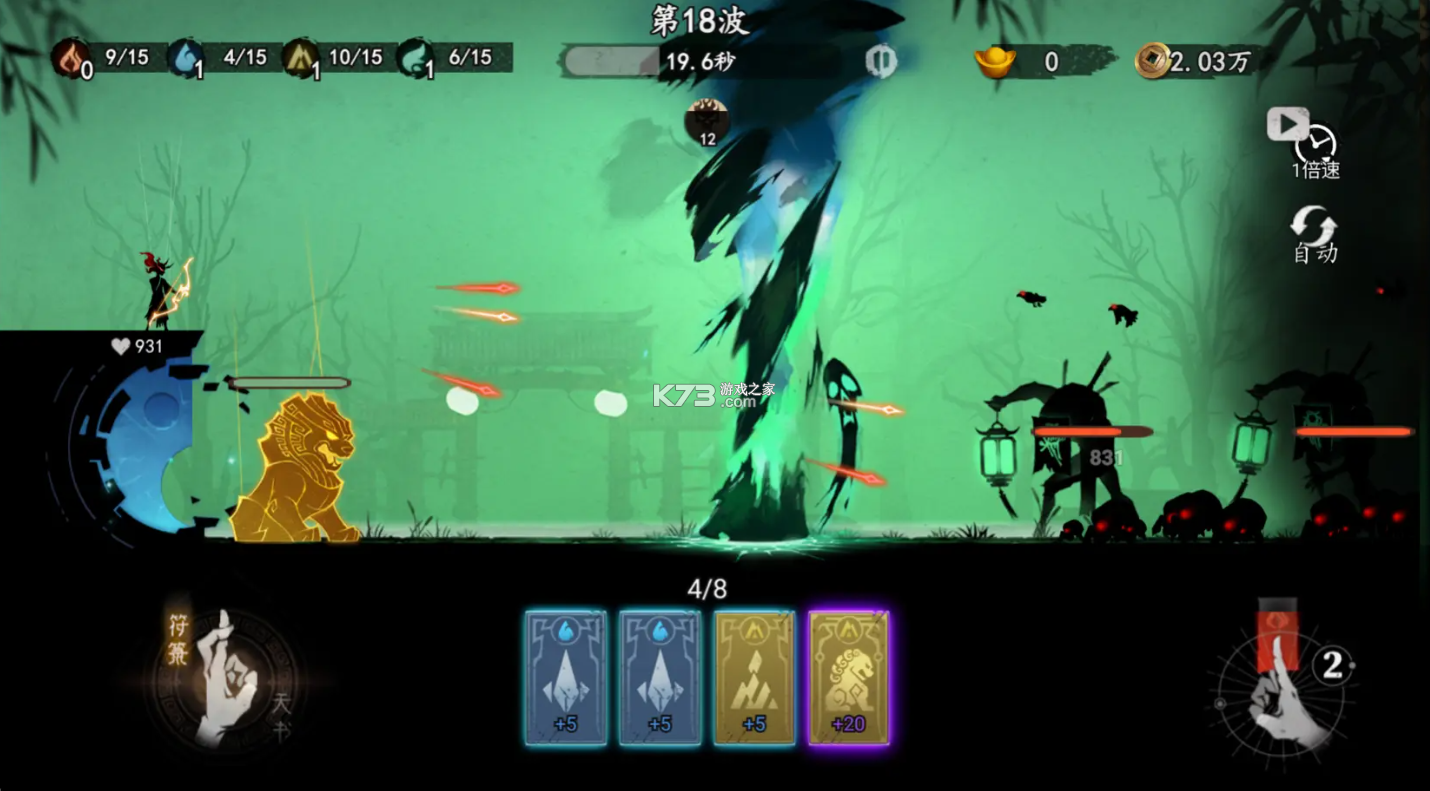Enable 自动 auto-battle mode
The width and height of the screenshot is (1430, 791).
click(1317, 232)
